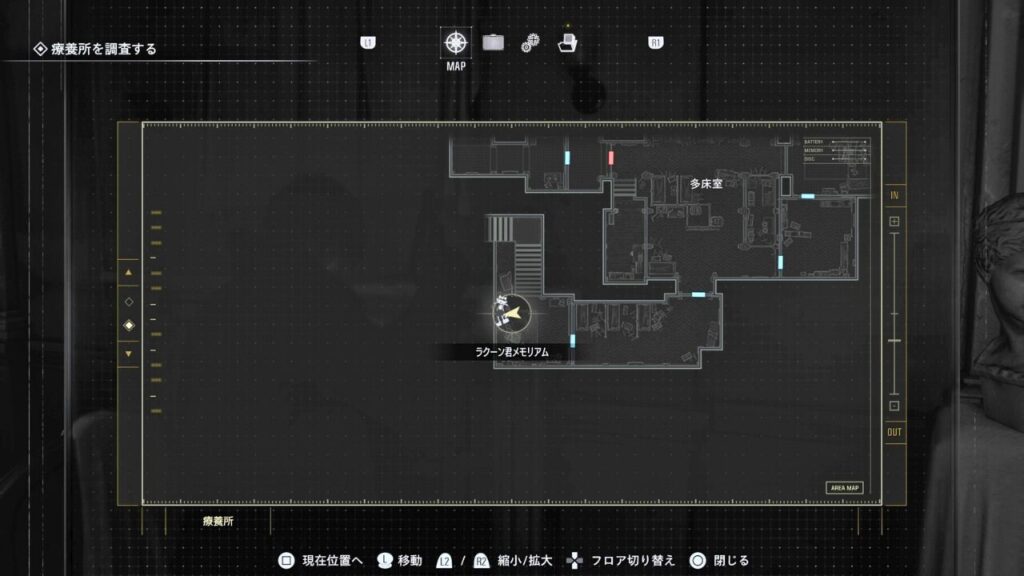Open the AREA MAP view

click(845, 488)
